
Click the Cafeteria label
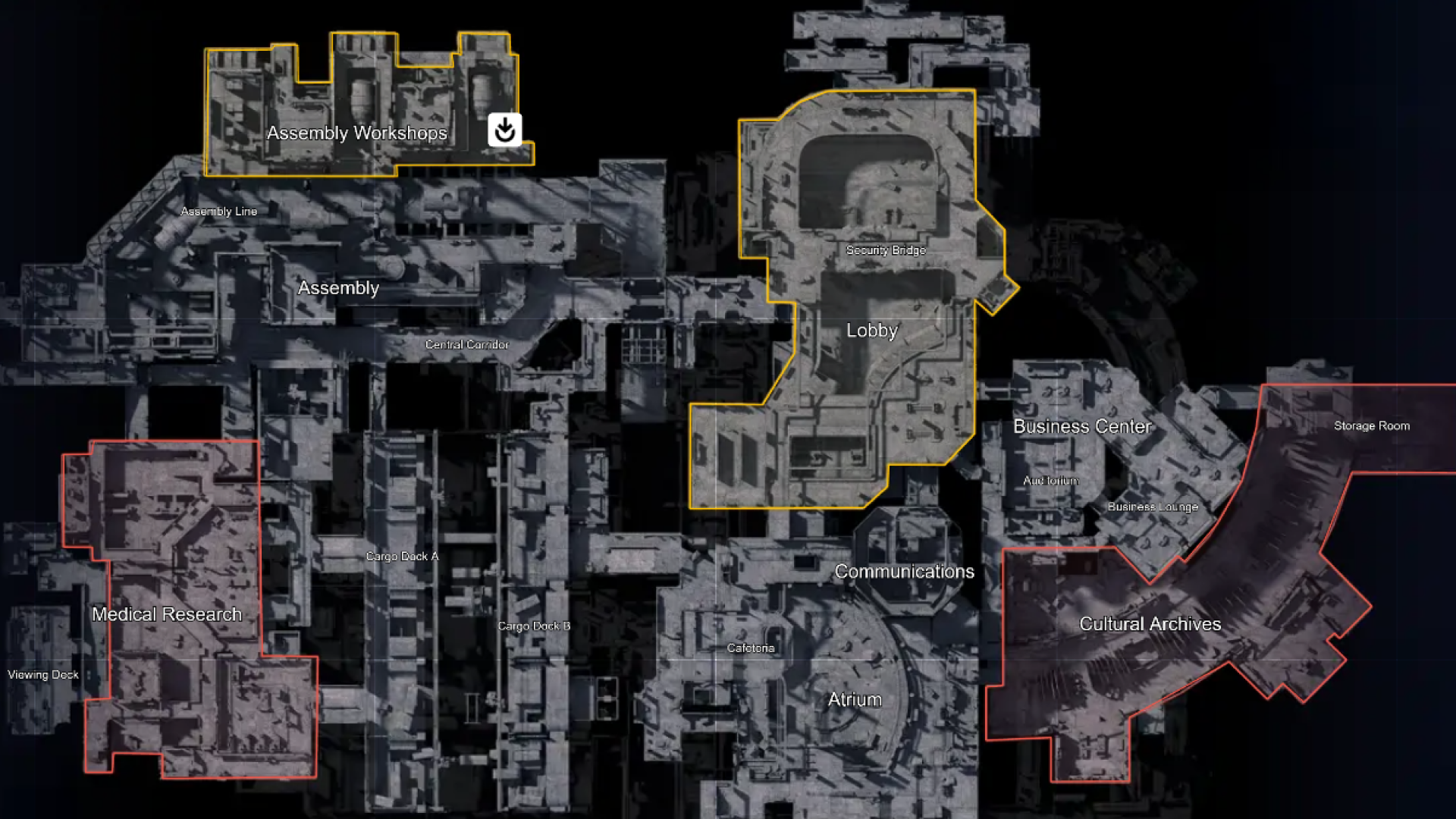tap(750, 648)
